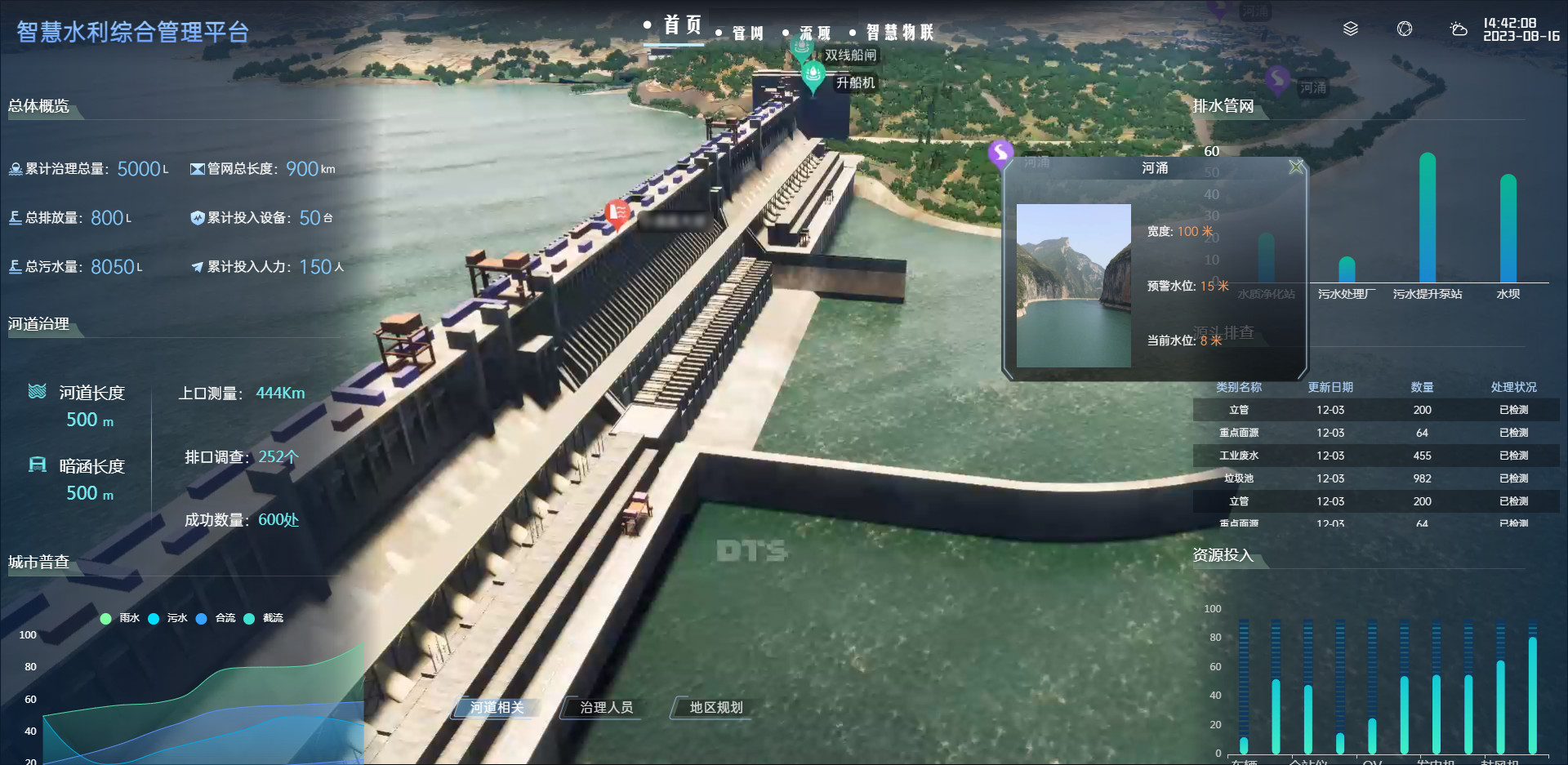This screenshot has height=765, width=1568.
Task: Select the 升船机 map marker
Action: 813,77
